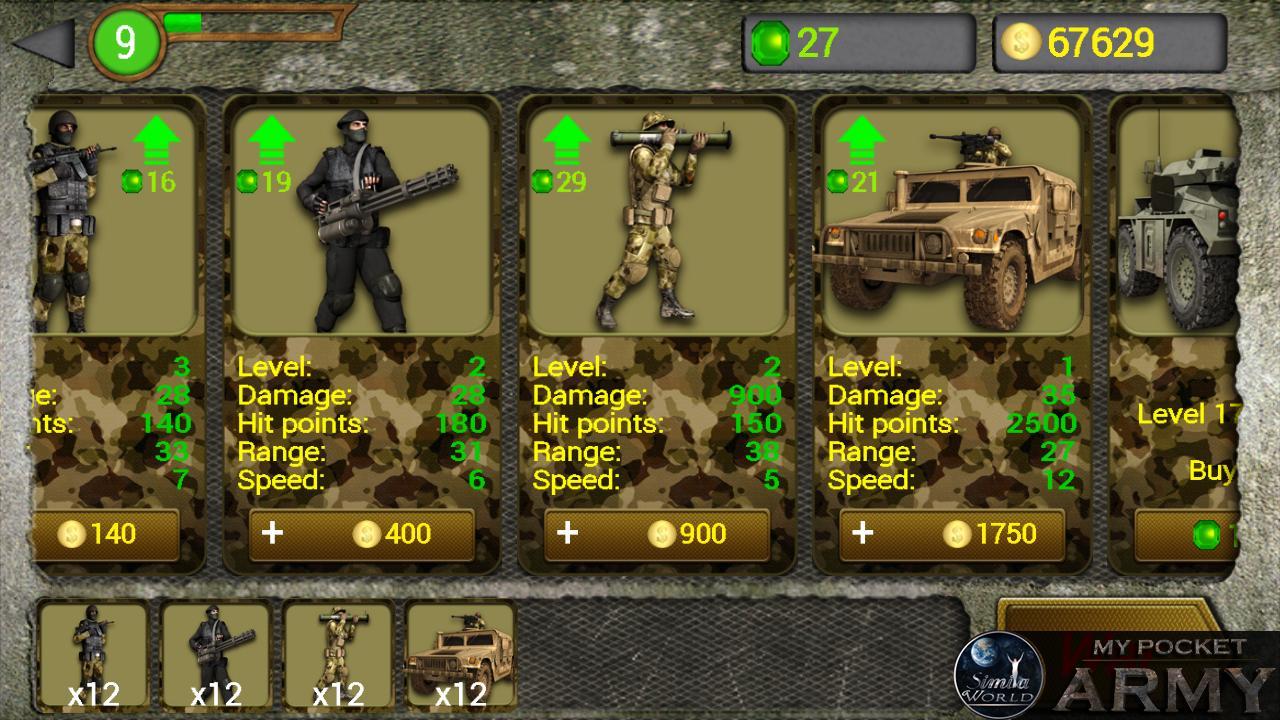Screen dimensions: 1280x720
Task: Tap the plus button next to the 900 coin cost
Action: [x=567, y=534]
